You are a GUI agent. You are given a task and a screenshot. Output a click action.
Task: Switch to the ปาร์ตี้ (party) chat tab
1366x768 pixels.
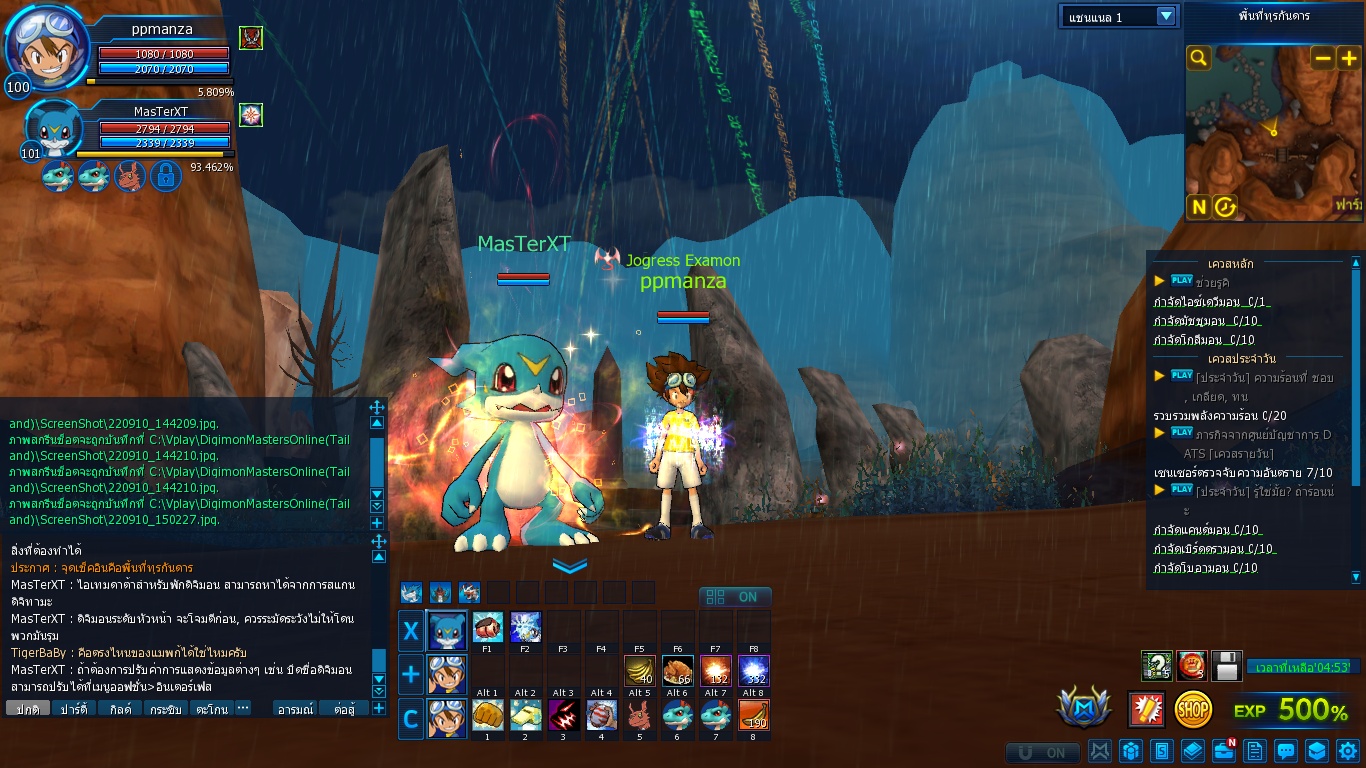point(73,709)
